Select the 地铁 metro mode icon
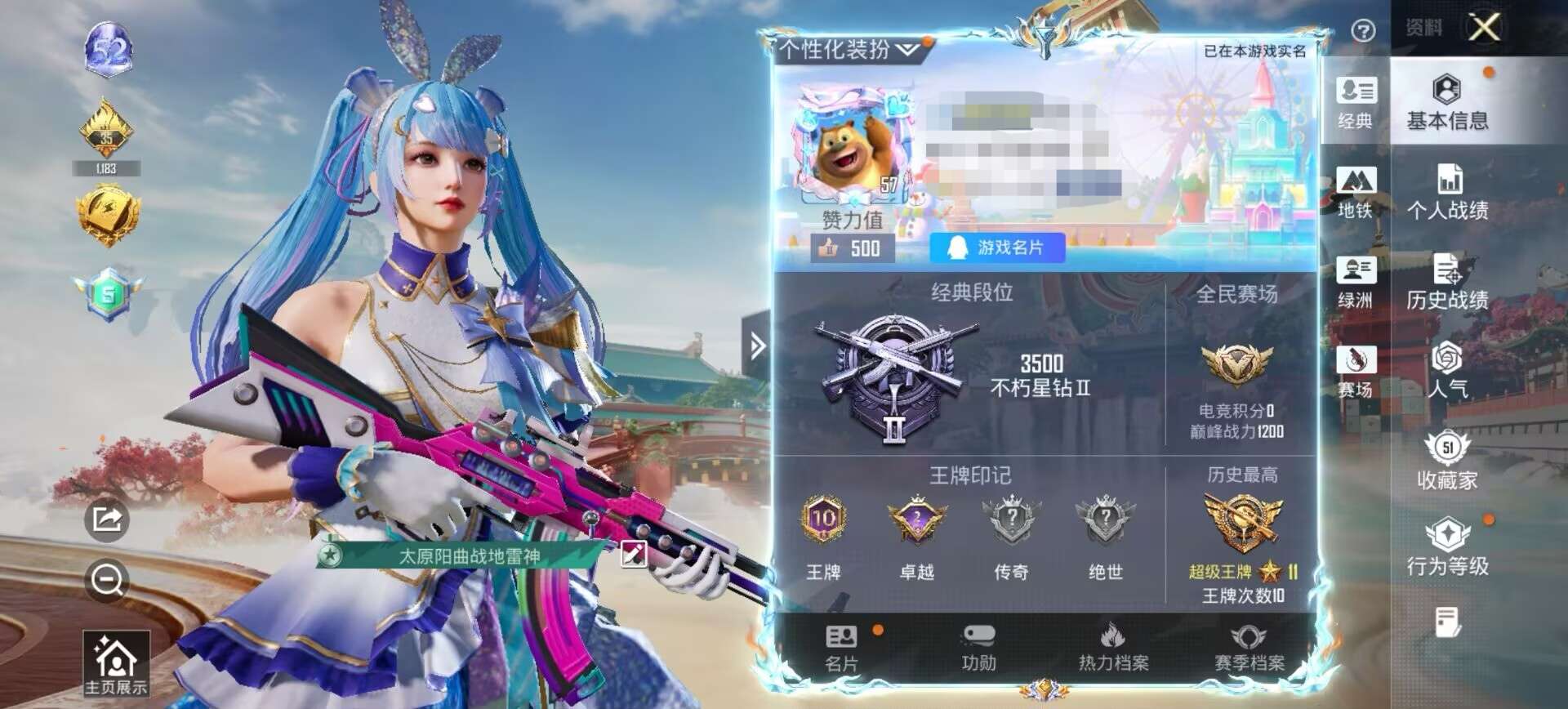The height and width of the screenshot is (709, 1568). pos(1356,194)
